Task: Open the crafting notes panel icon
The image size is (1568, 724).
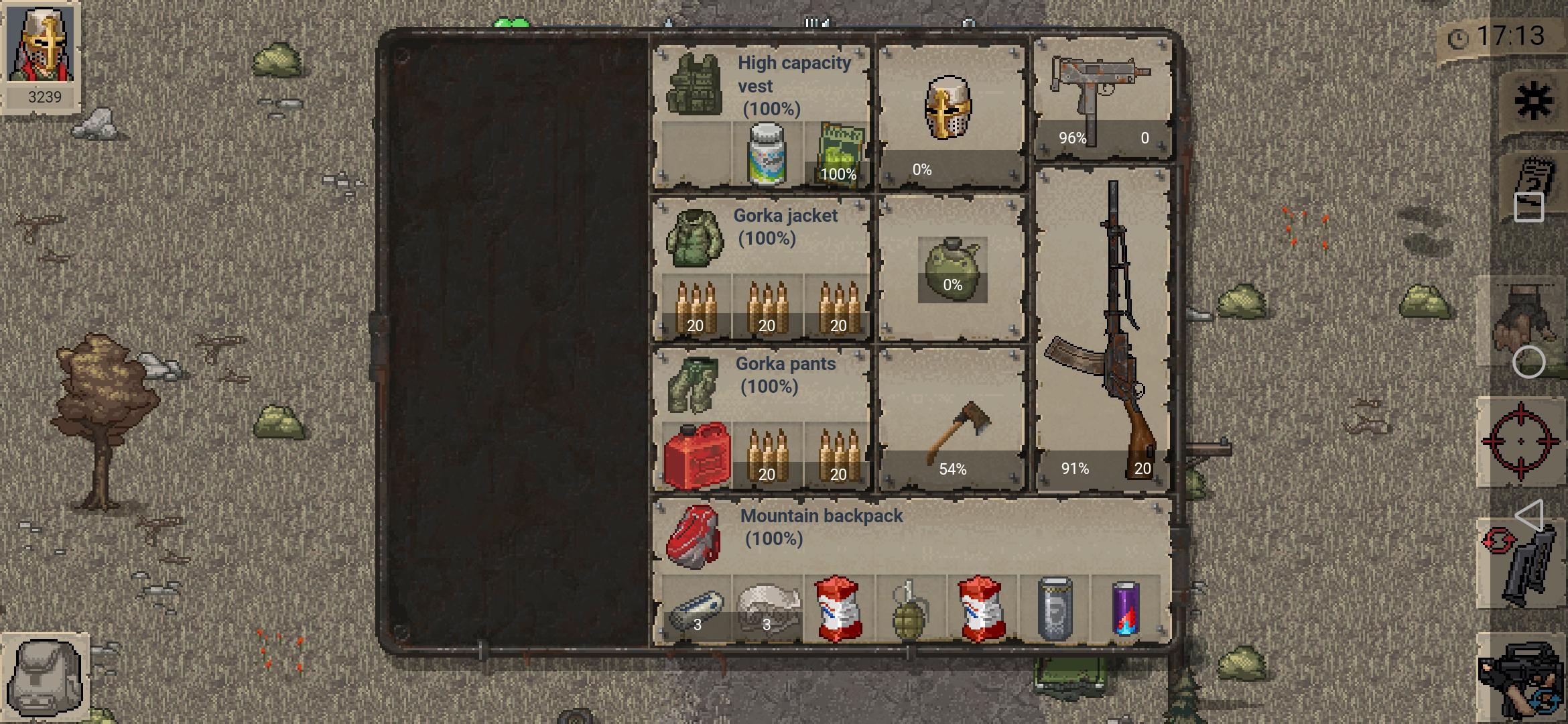Action: pos(1535,186)
